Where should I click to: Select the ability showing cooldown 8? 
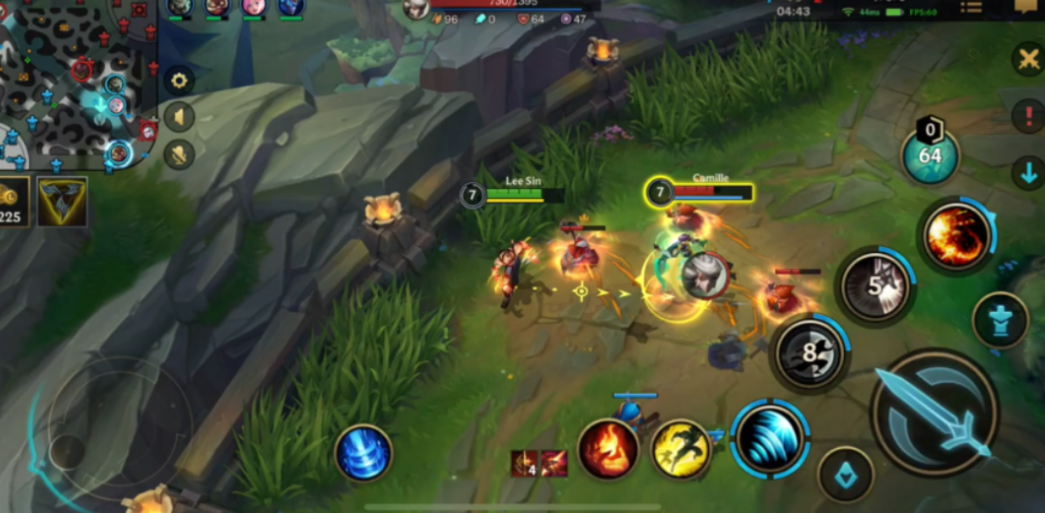tap(809, 353)
